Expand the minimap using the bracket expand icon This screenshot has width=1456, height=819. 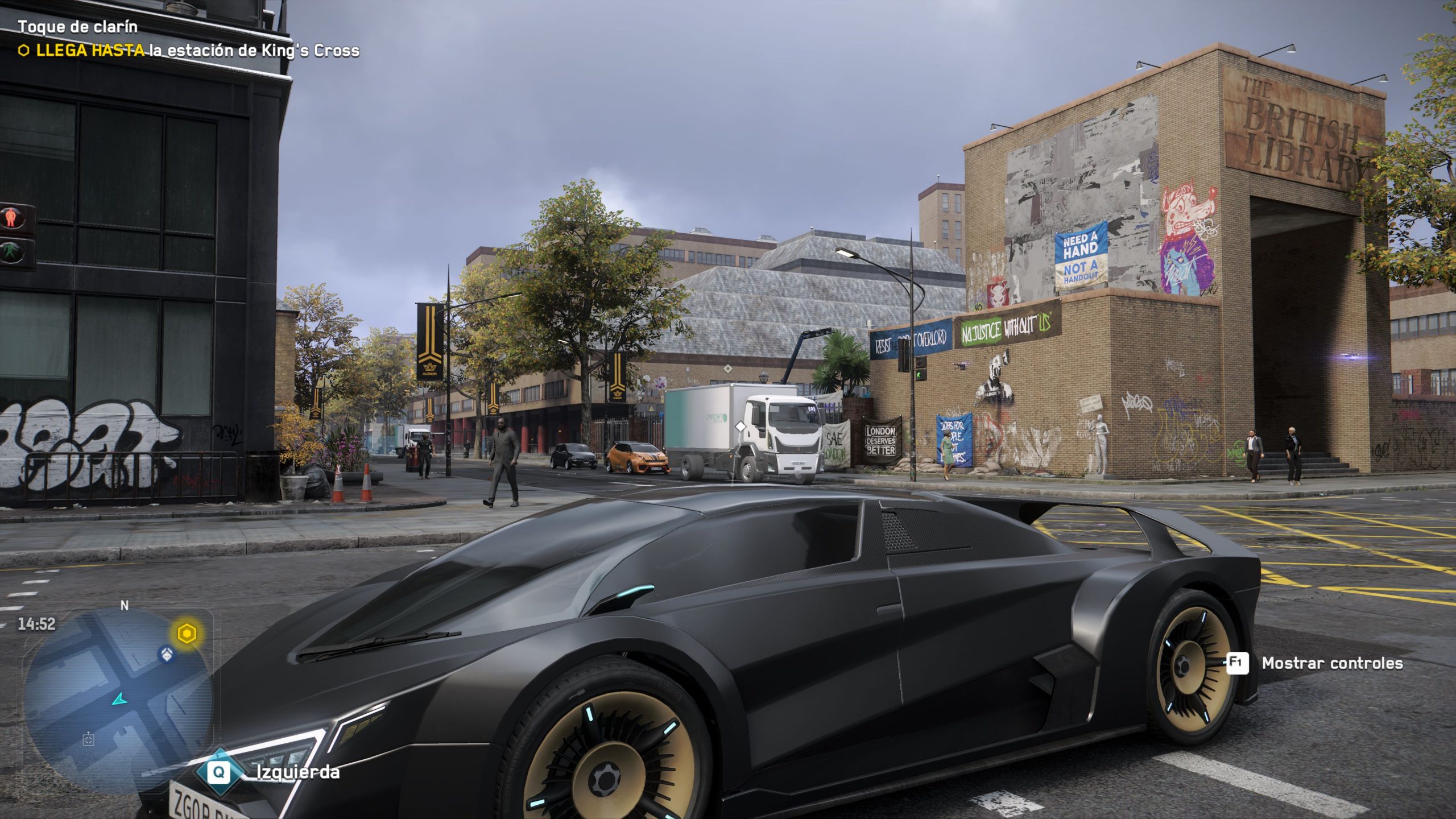(x=89, y=740)
